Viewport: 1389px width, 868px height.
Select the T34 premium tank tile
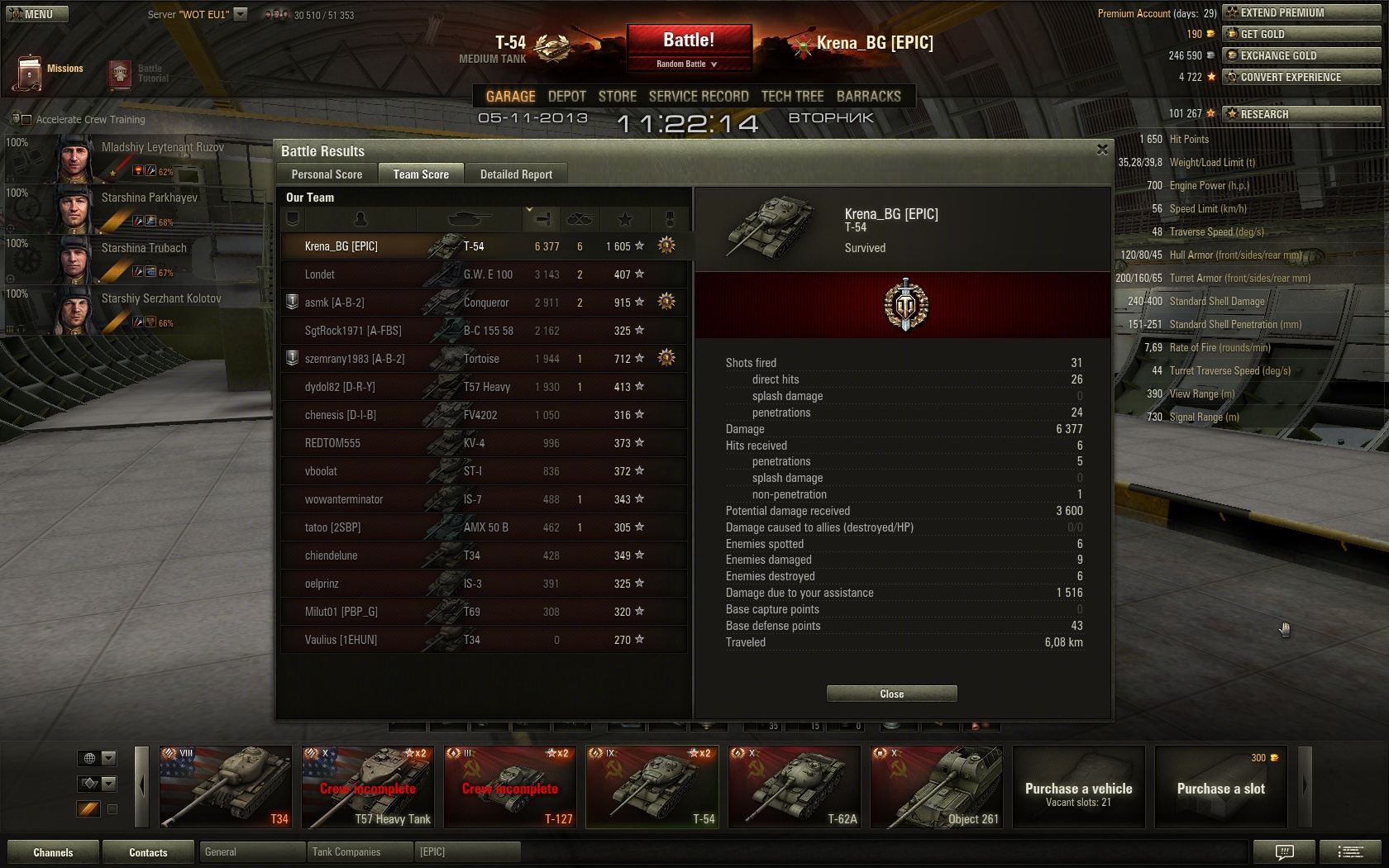pyautogui.click(x=225, y=787)
